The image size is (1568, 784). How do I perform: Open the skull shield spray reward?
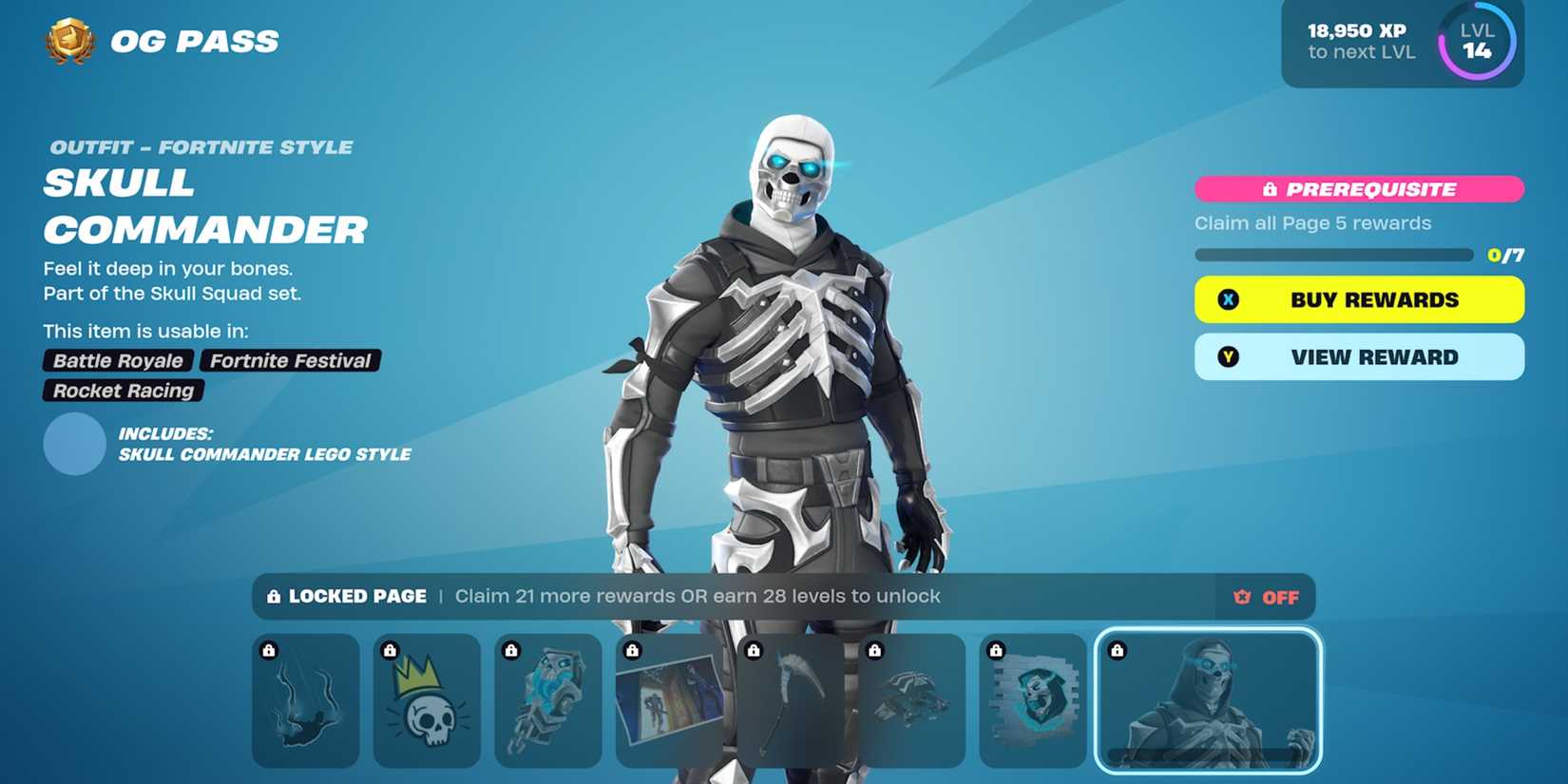pyautogui.click(x=1035, y=705)
